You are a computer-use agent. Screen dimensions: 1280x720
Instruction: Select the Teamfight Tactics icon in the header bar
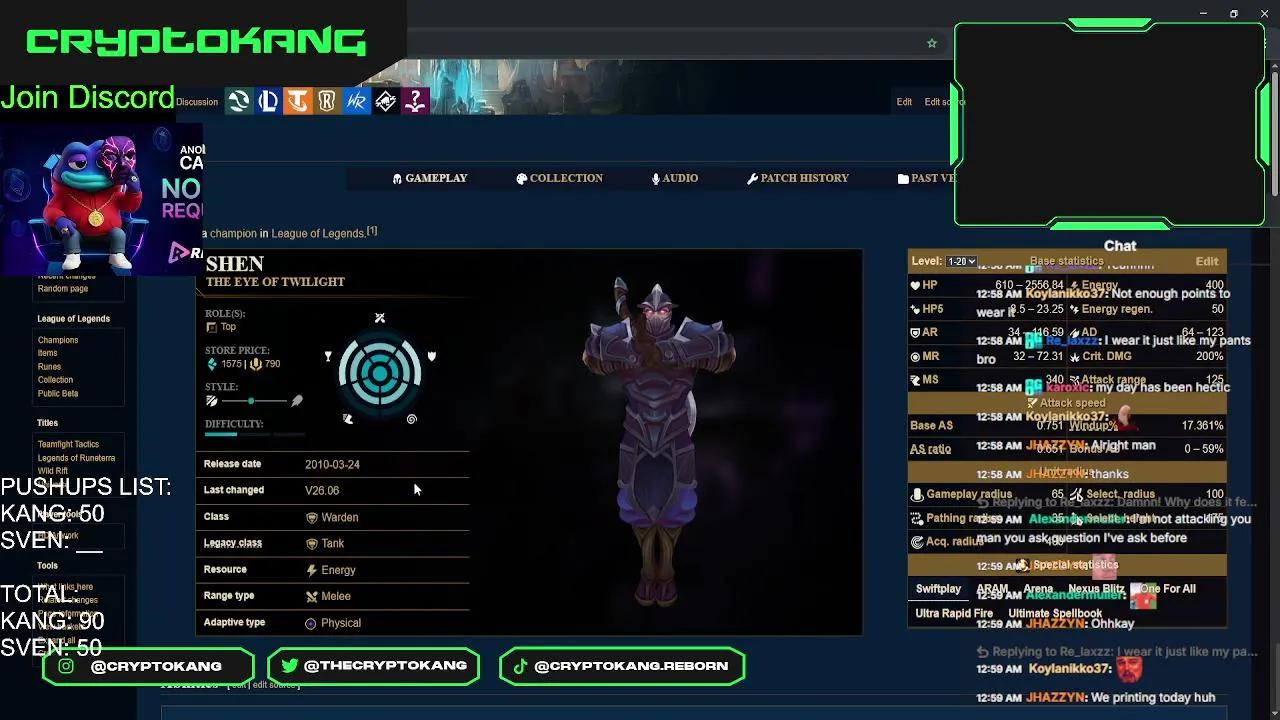pos(298,100)
